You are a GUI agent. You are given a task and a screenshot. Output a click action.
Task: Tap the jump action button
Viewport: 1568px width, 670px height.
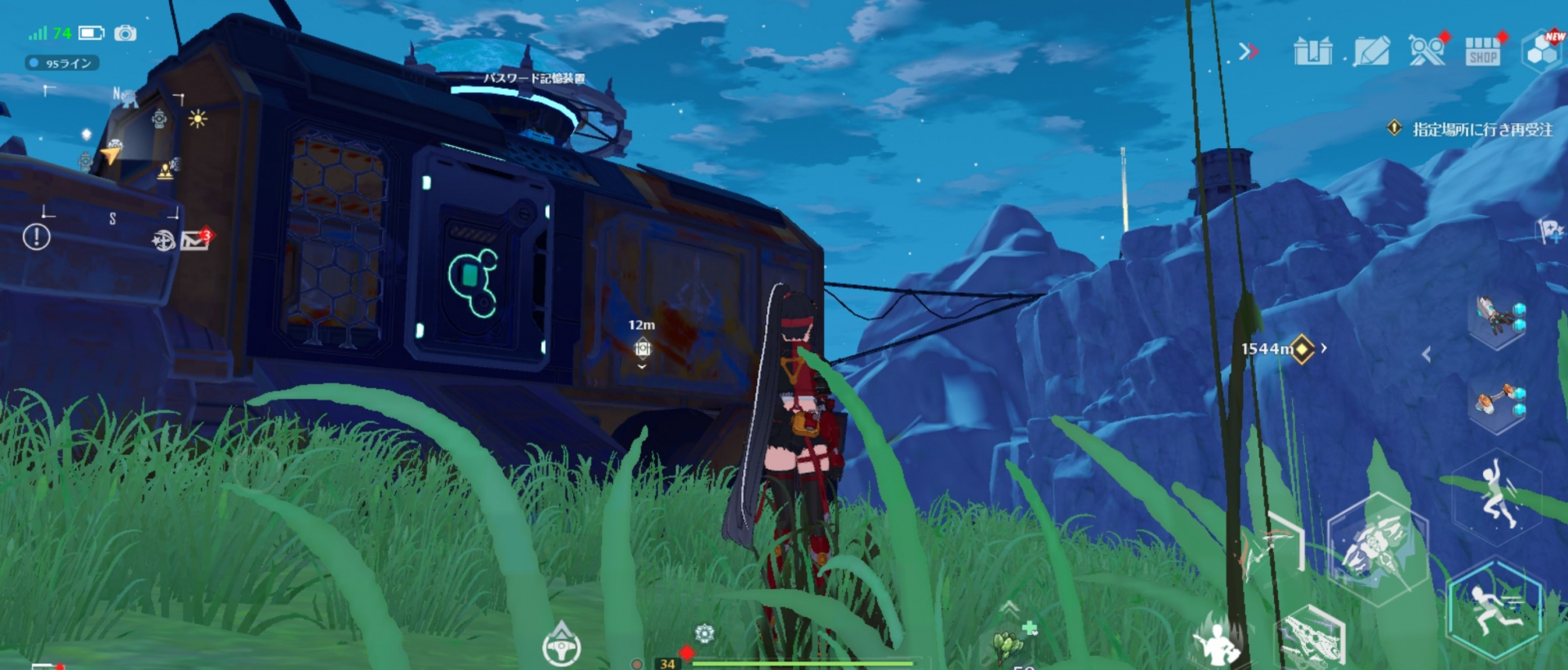1497,494
